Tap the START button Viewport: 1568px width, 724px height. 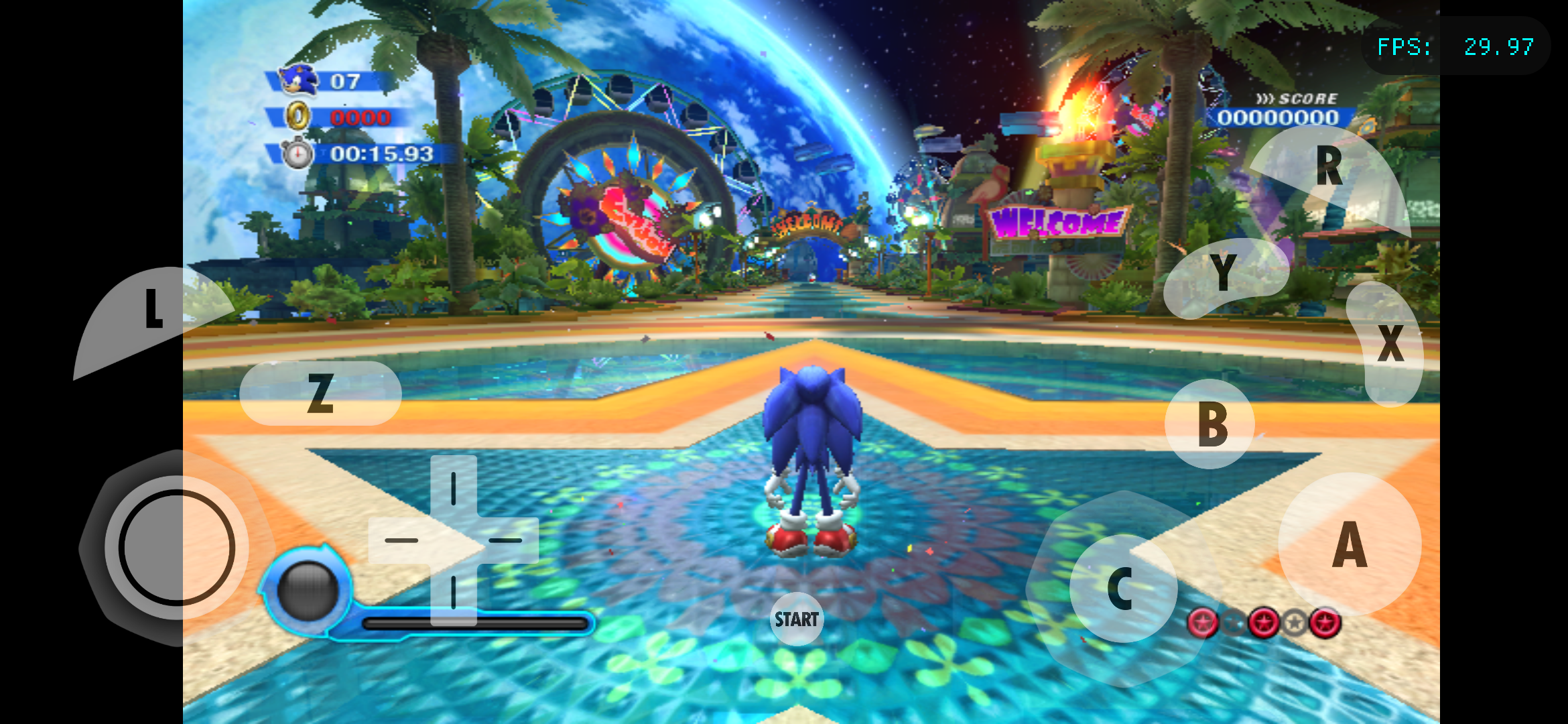pos(796,619)
